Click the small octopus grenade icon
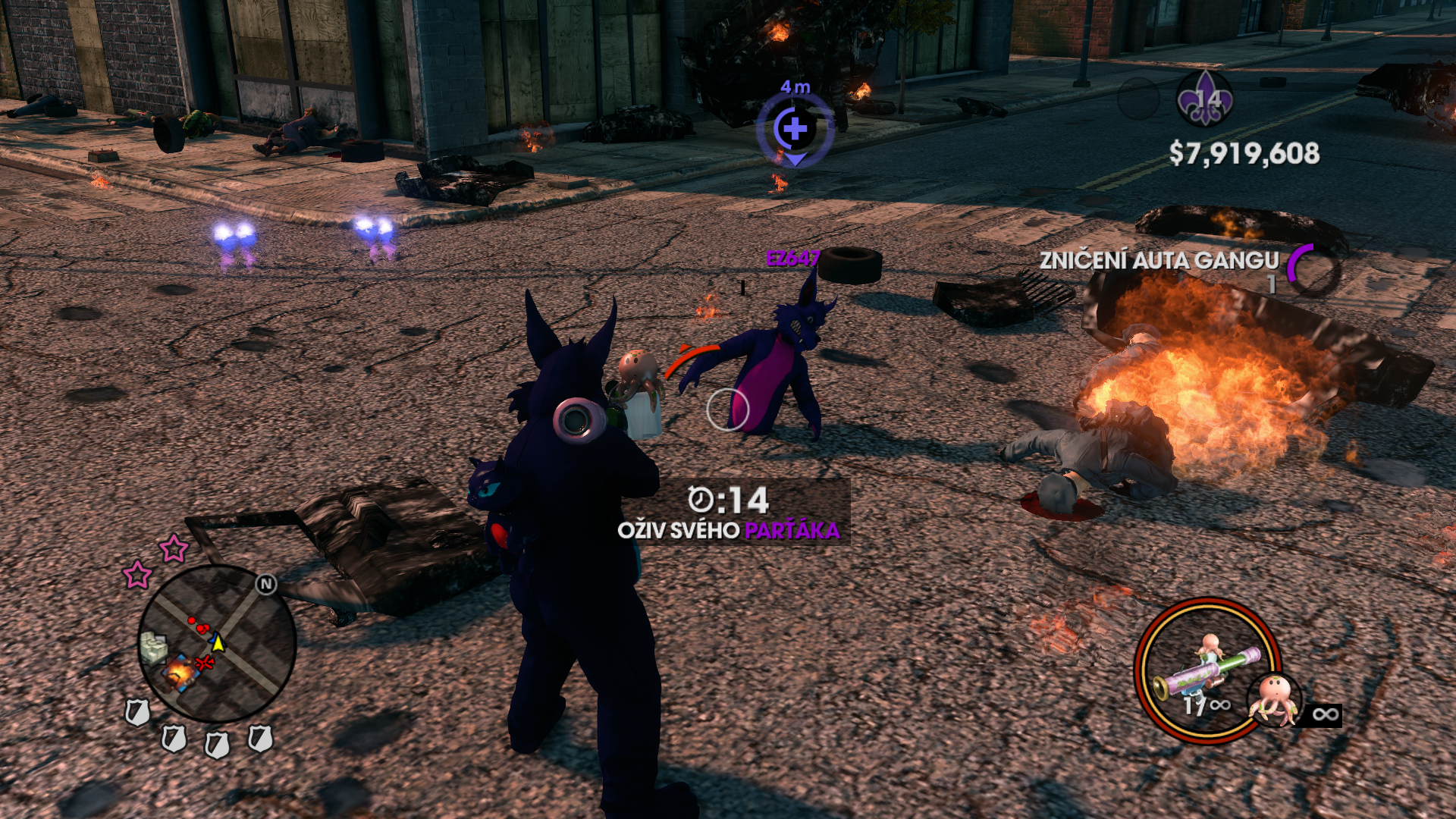The height and width of the screenshot is (819, 1456). tap(1275, 699)
